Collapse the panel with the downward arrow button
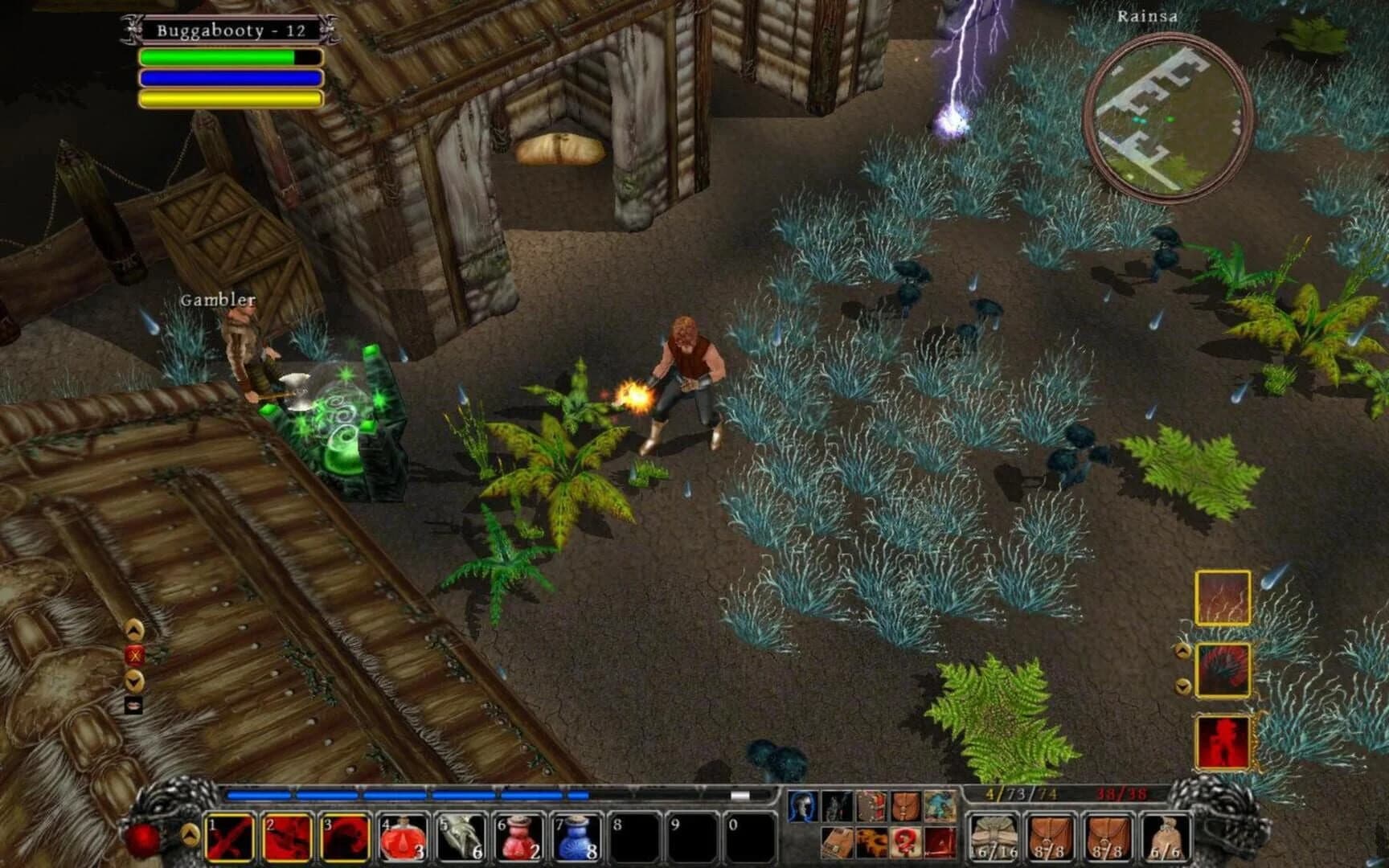Image resolution: width=1389 pixels, height=868 pixels. [133, 682]
